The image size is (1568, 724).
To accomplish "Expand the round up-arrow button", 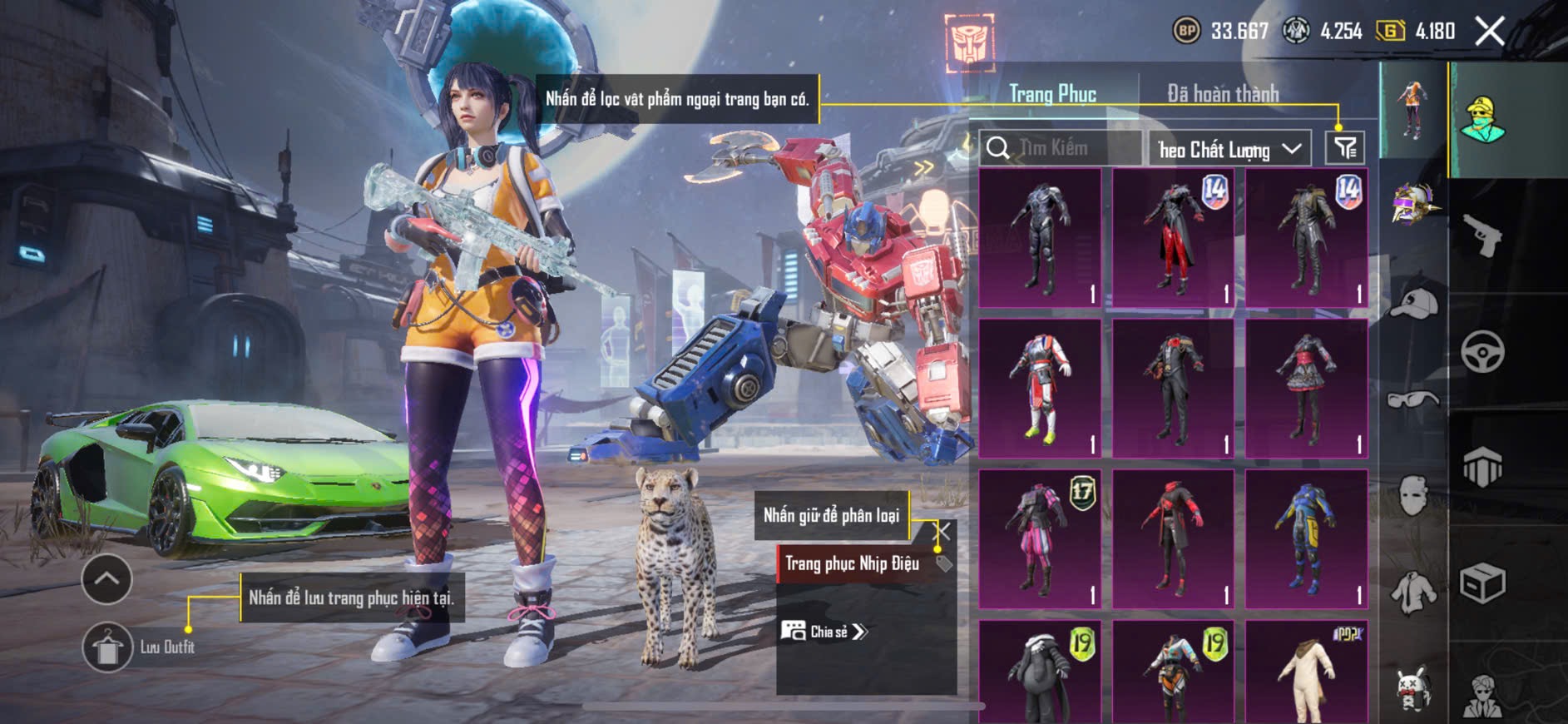I will pyautogui.click(x=106, y=578).
